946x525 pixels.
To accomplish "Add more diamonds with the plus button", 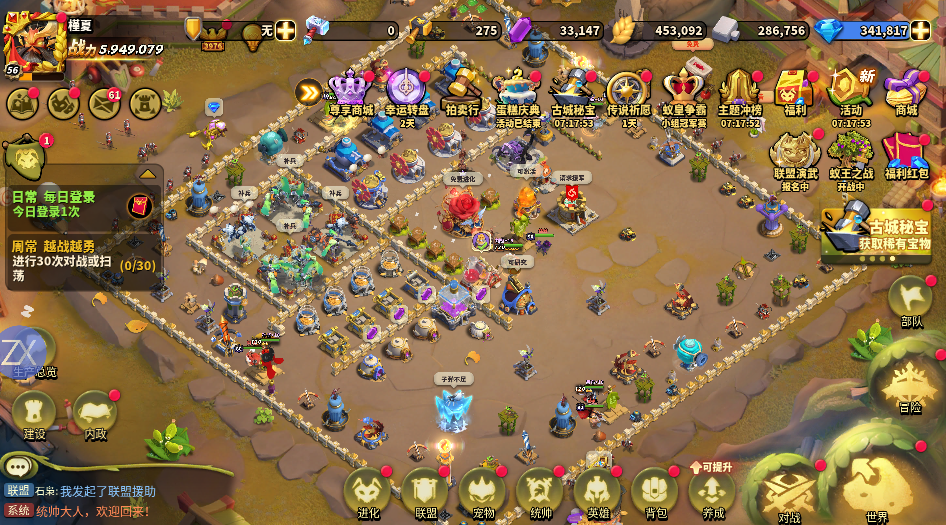I will click(922, 30).
